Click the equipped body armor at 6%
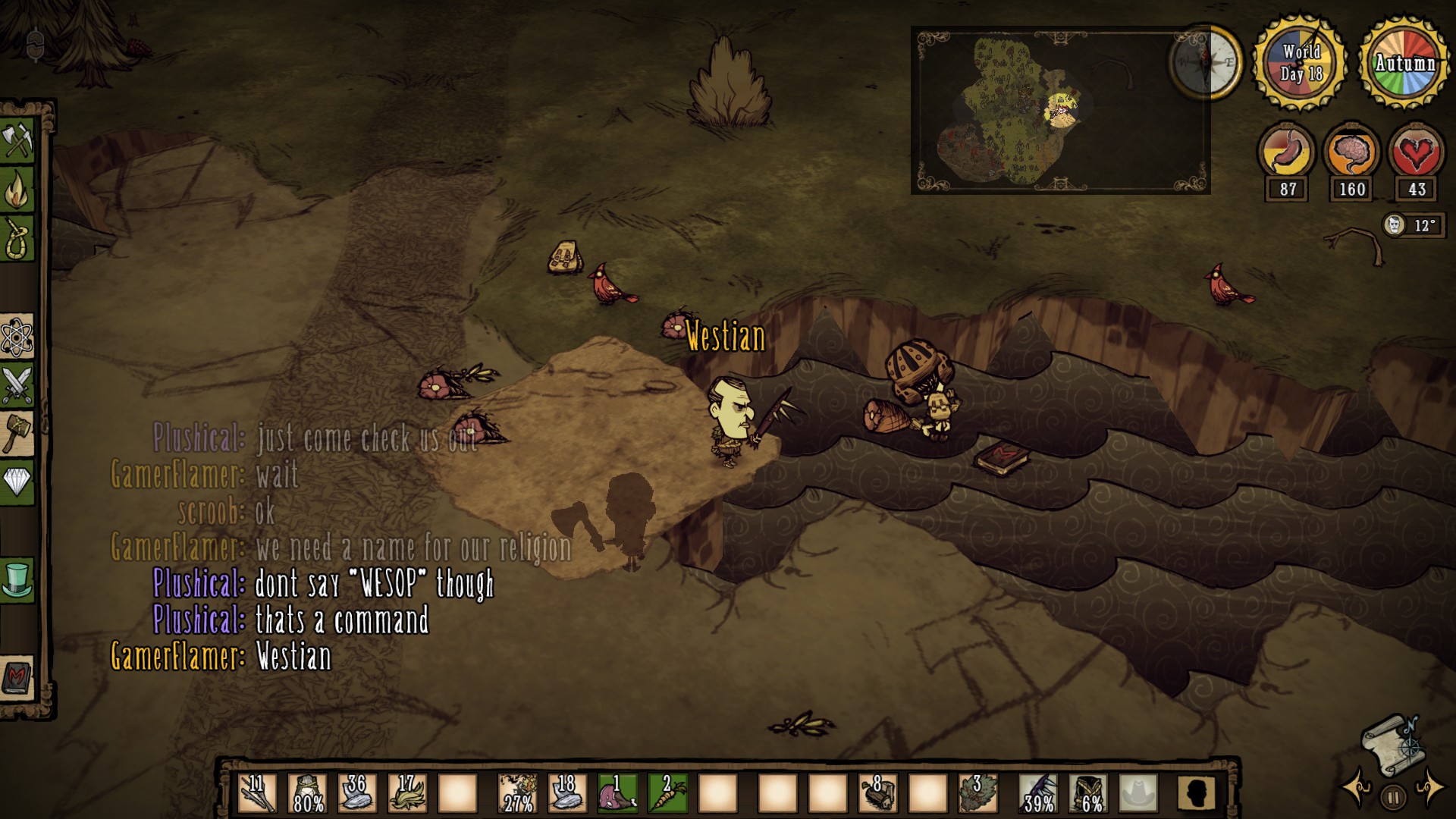This screenshot has width=1456, height=819. (1088, 793)
